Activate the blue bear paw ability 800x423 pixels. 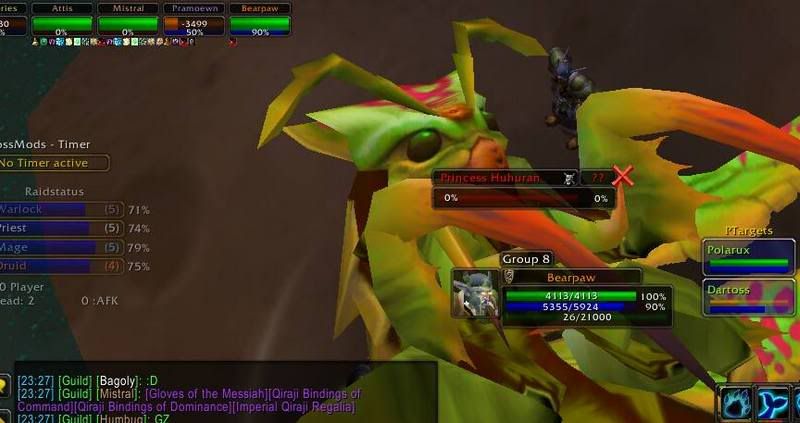(x=735, y=402)
